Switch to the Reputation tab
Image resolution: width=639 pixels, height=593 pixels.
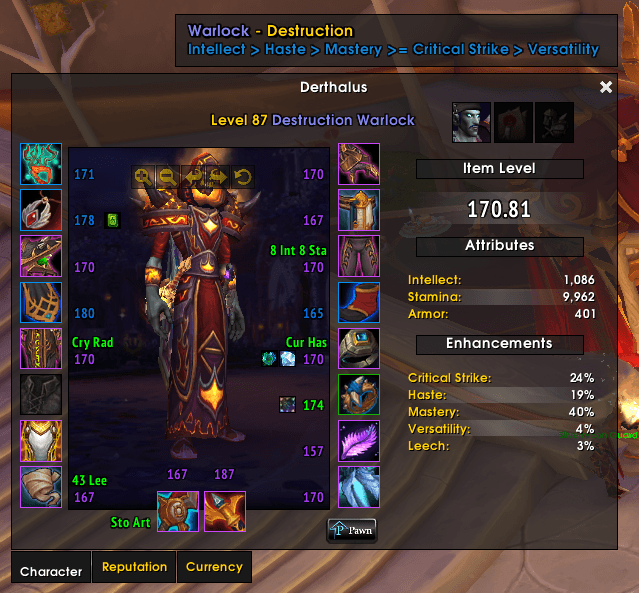[x=134, y=567]
